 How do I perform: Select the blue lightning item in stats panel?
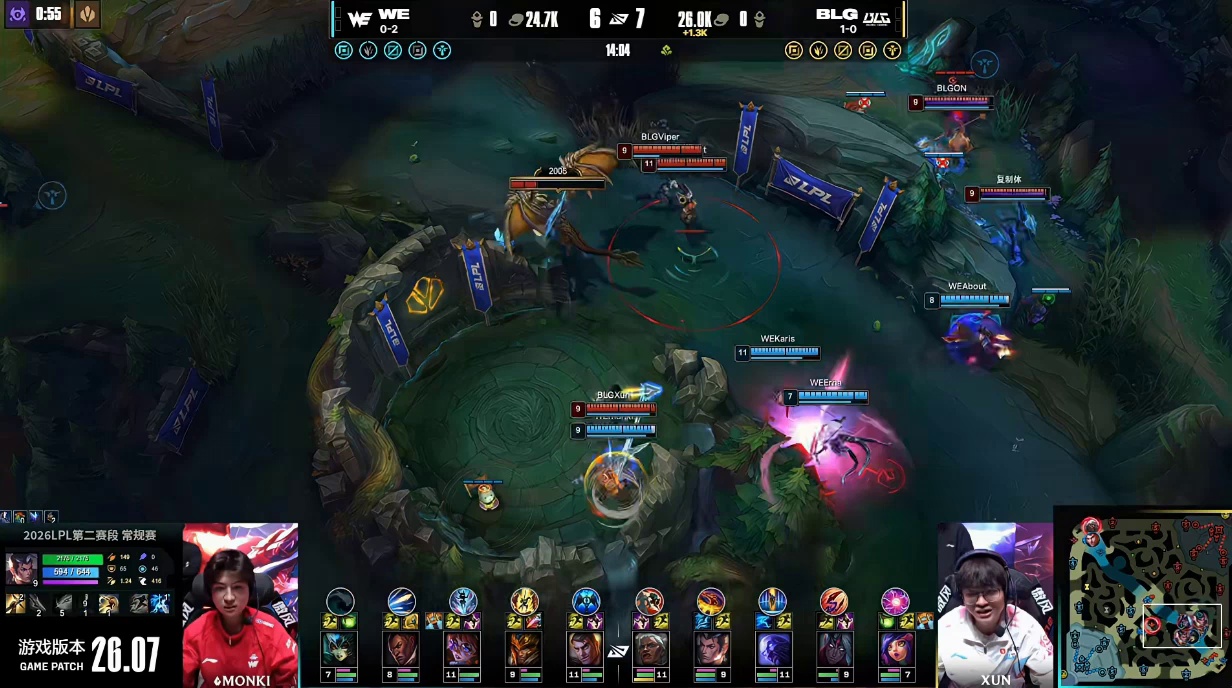[160, 603]
